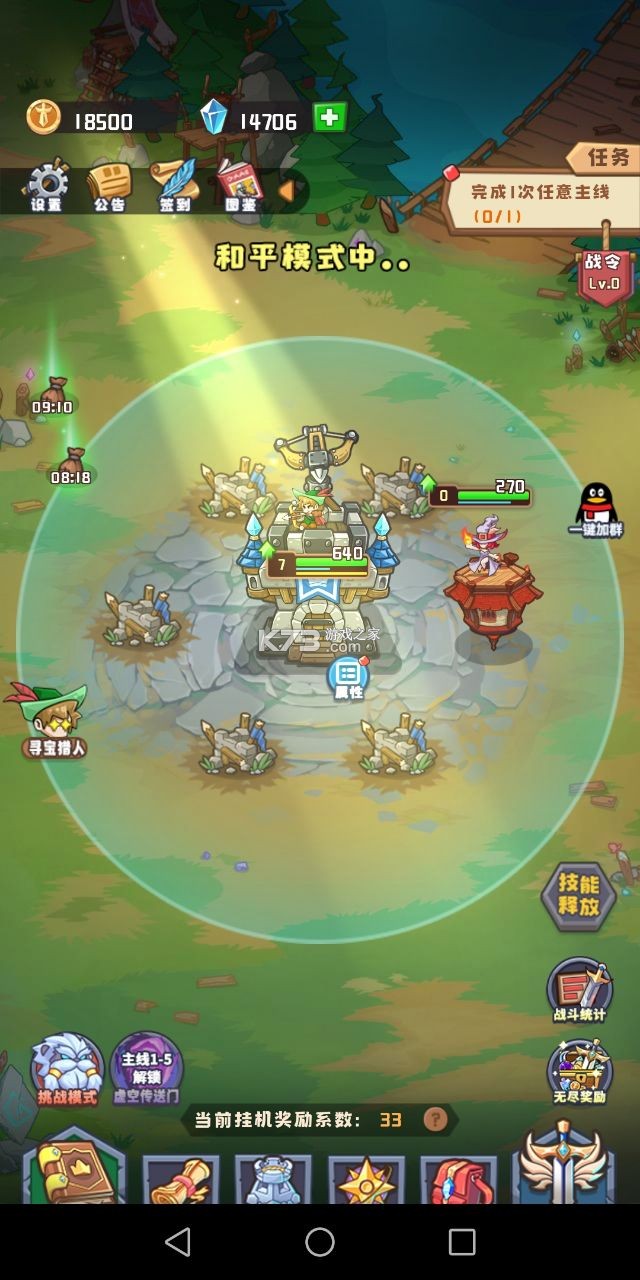Enter 挑战模式 challenge mode
Image resolution: width=640 pixels, height=1280 pixels.
[x=68, y=1069]
